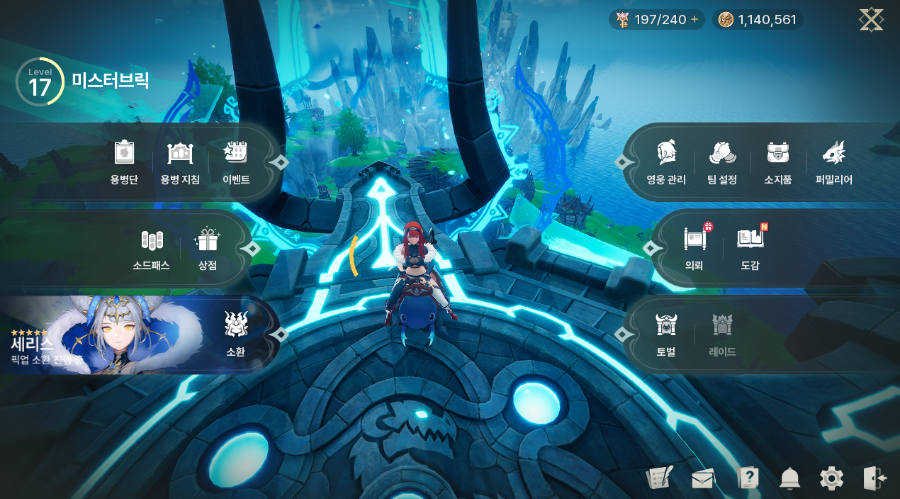Open the 소드패스 pass
Image resolution: width=900 pixels, height=499 pixels.
(x=151, y=248)
